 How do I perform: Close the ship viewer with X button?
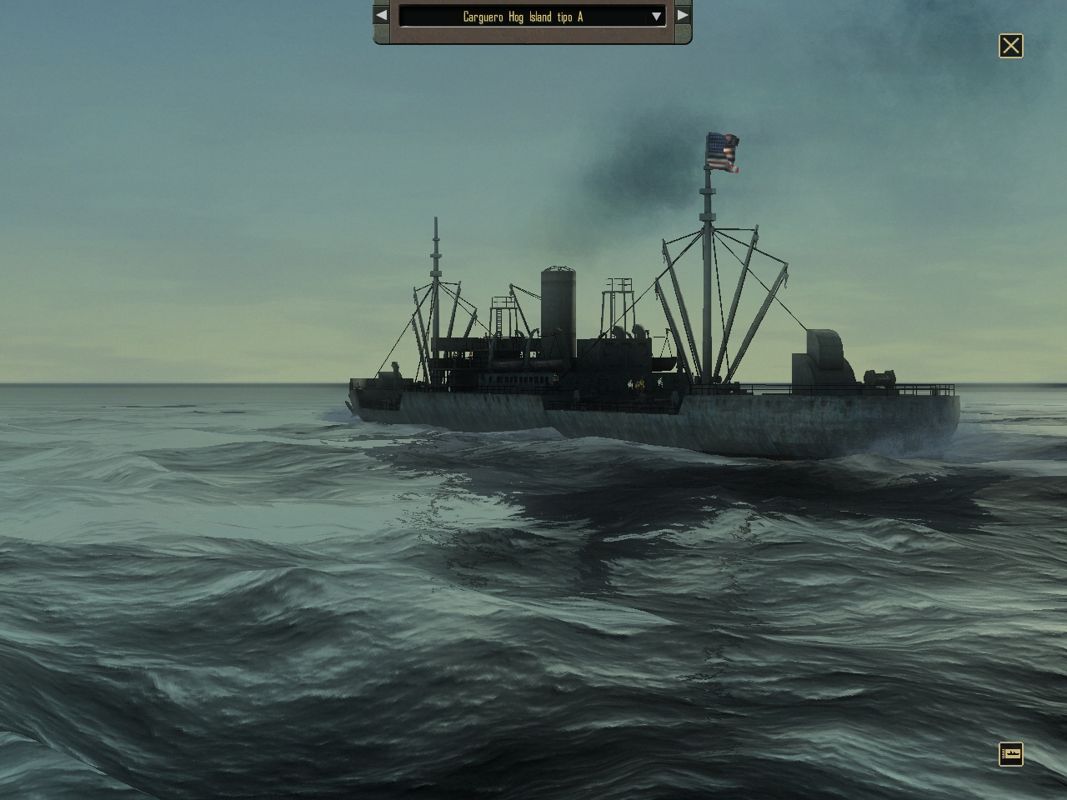(1011, 46)
